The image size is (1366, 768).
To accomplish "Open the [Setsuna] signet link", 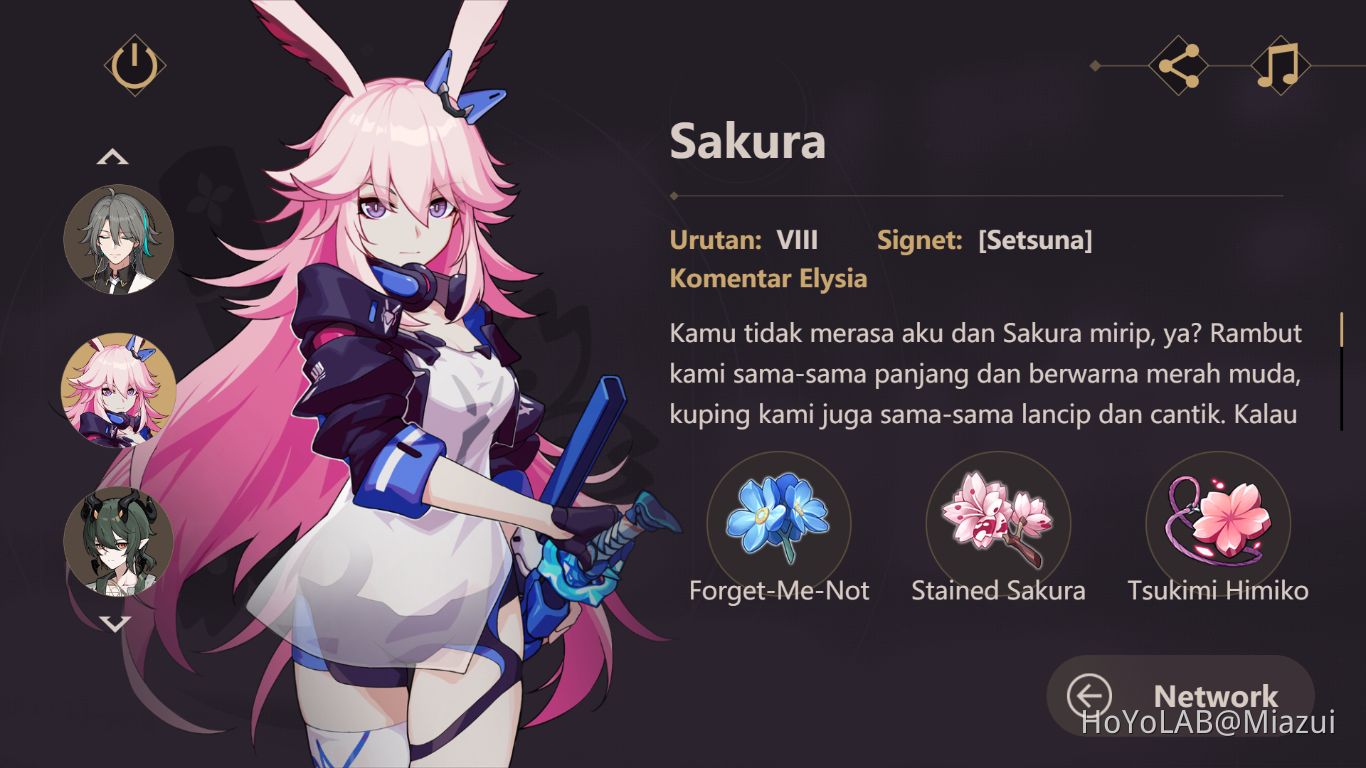I will (1035, 240).
